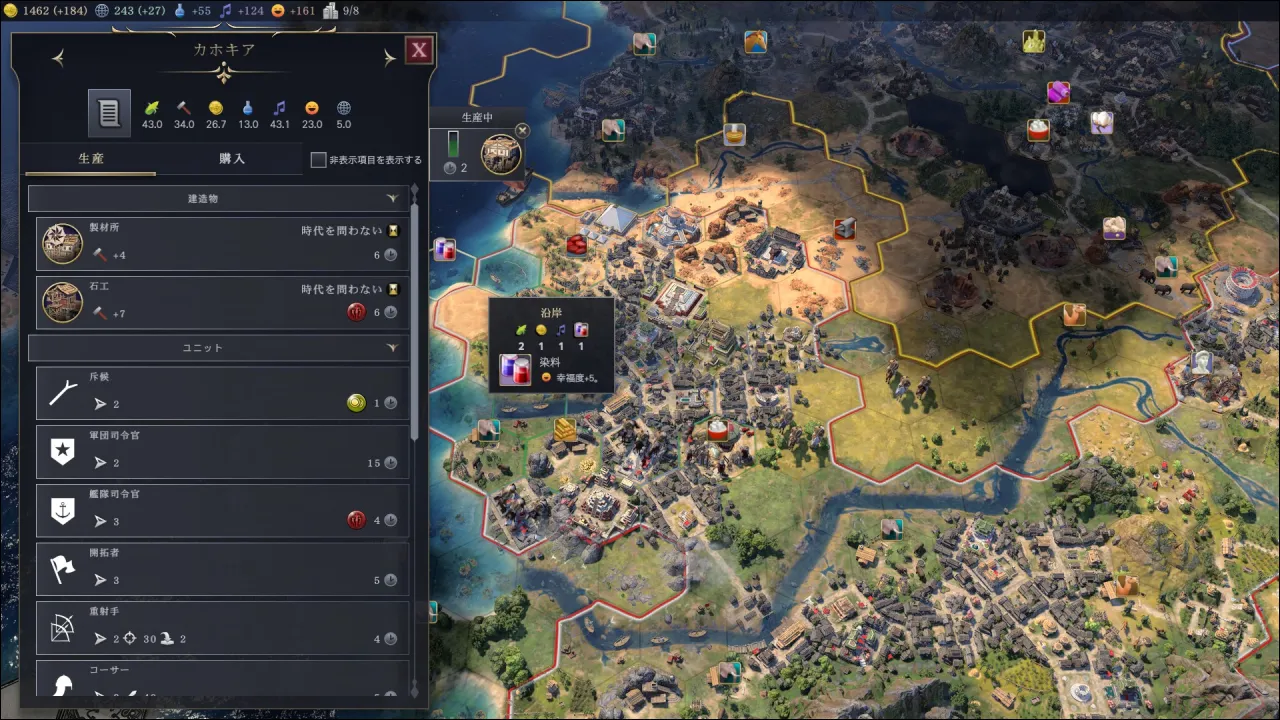Switch to the 生産 tab
The image size is (1280, 720).
pyautogui.click(x=91, y=159)
